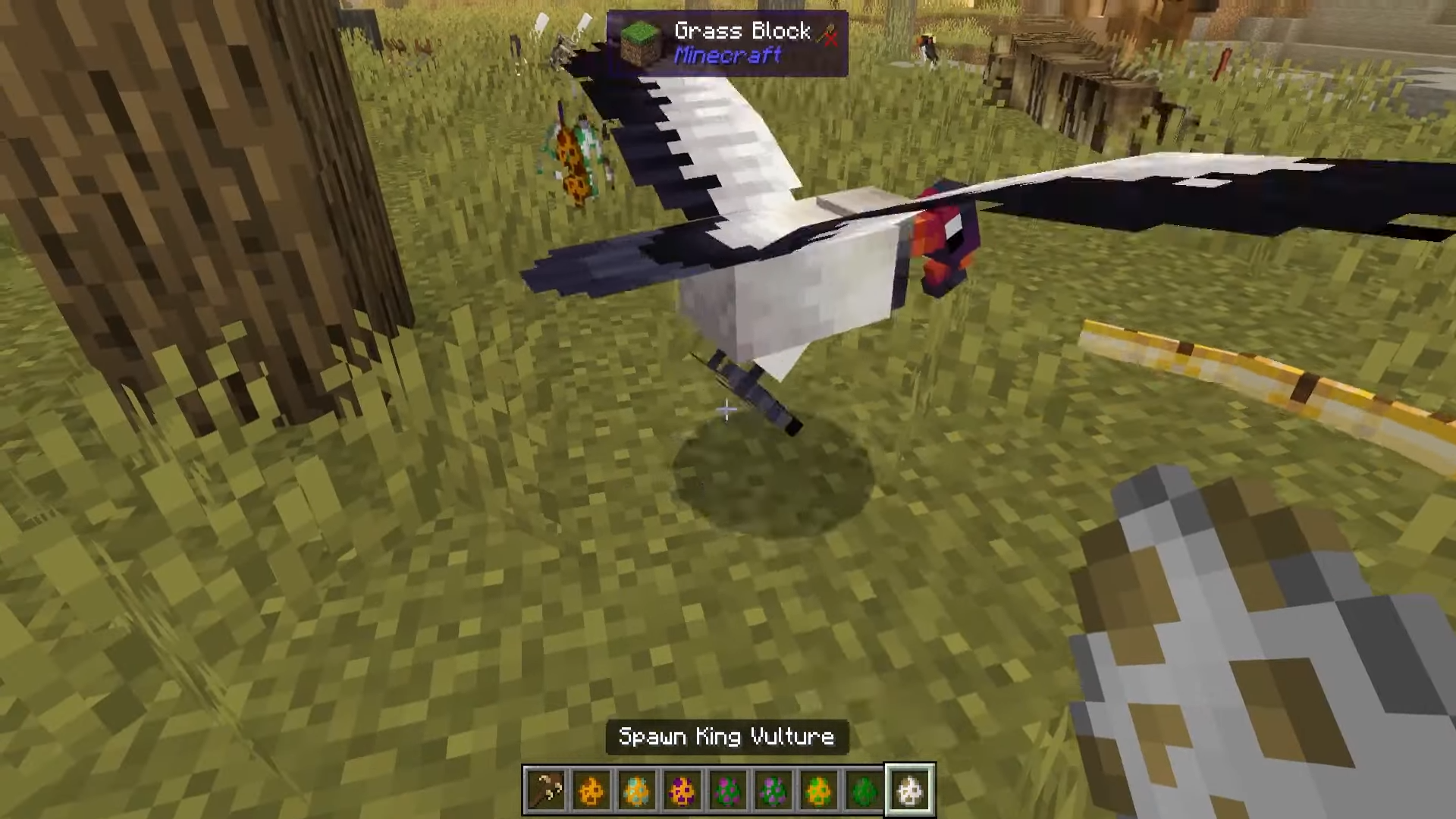
Task: Choose the plain dark green spawn egg
Action: pyautogui.click(x=864, y=790)
